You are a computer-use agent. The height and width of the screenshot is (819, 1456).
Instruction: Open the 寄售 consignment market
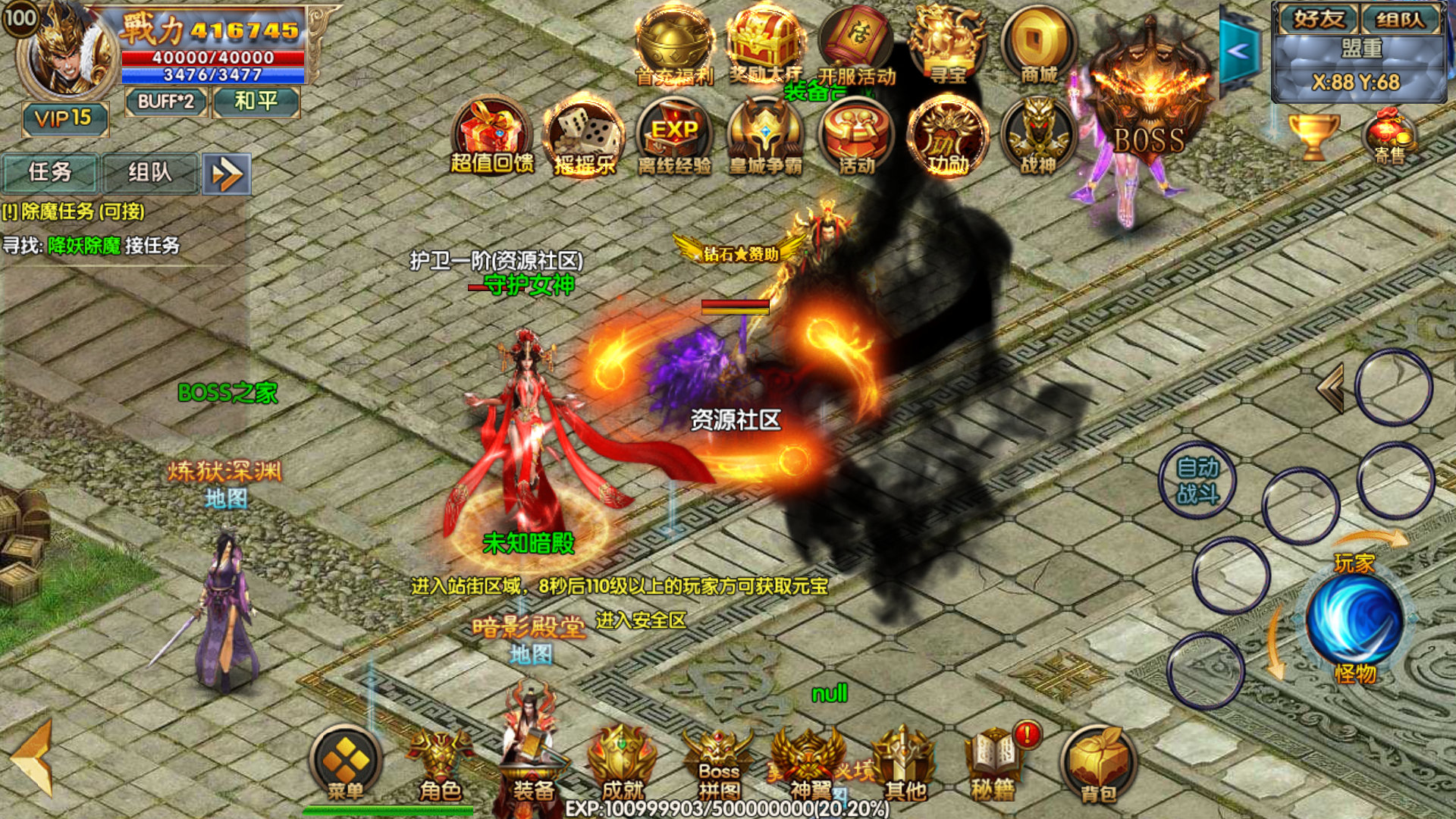coord(1389,136)
